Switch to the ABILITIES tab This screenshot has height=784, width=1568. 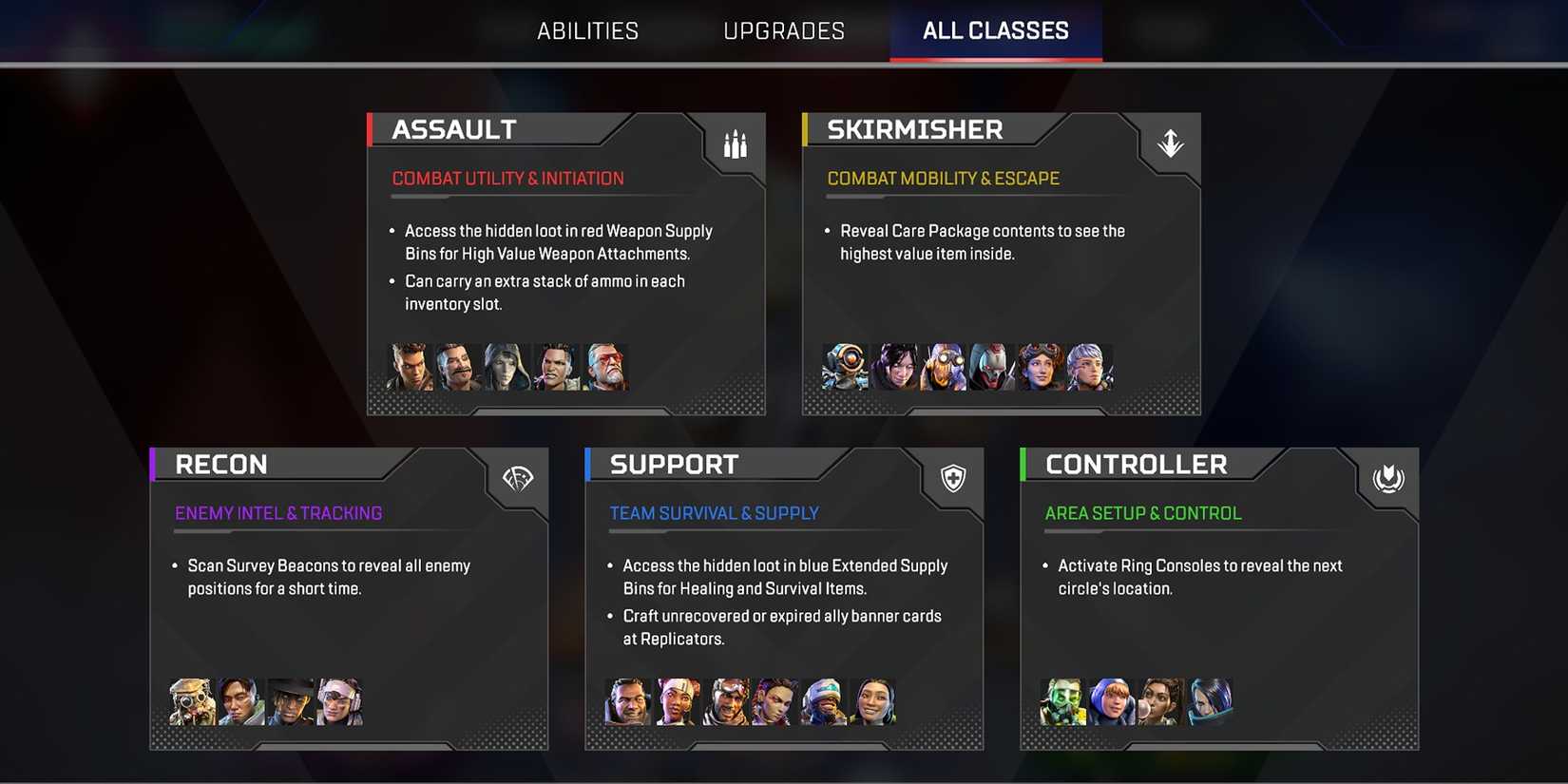[x=587, y=29]
